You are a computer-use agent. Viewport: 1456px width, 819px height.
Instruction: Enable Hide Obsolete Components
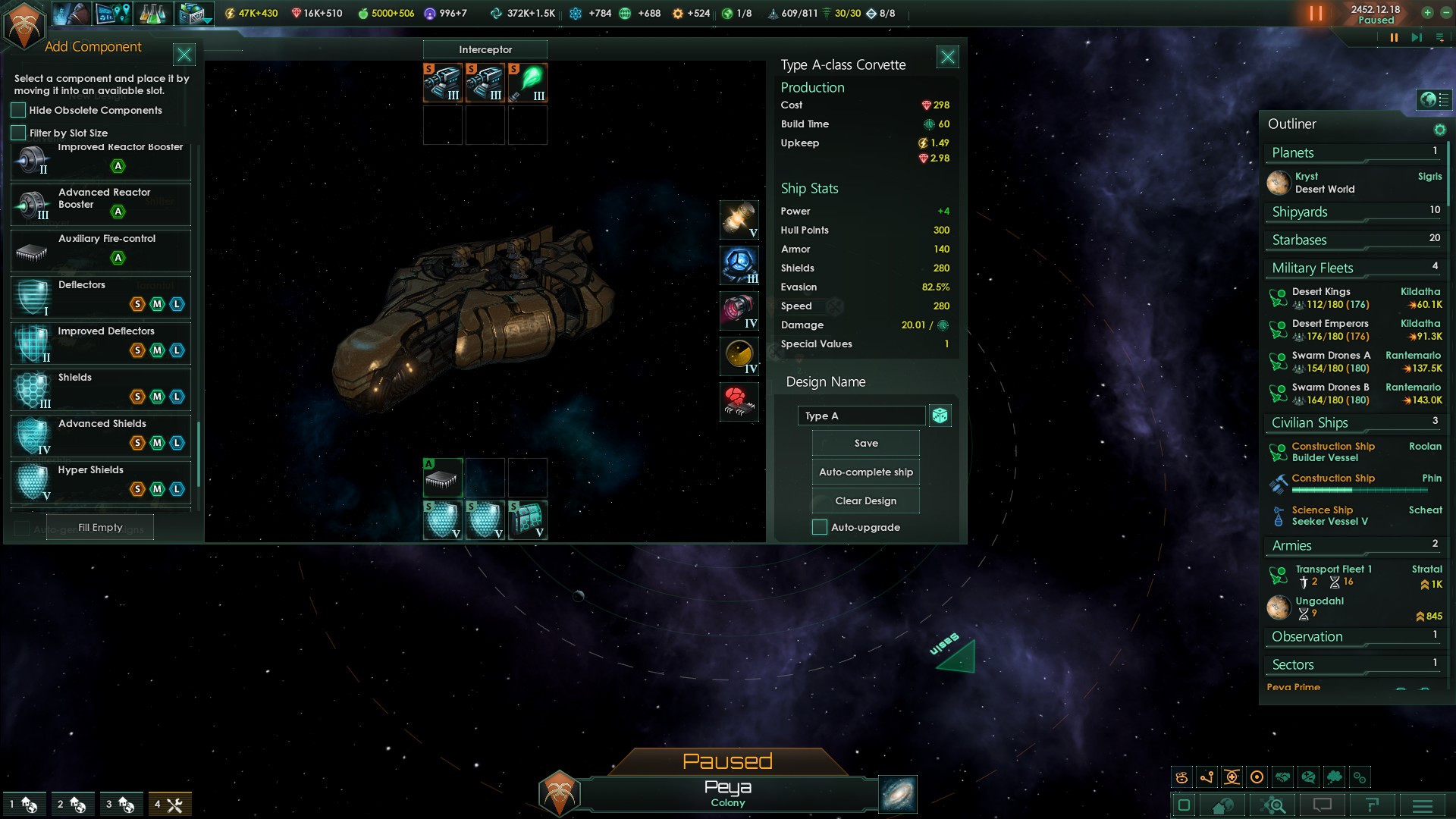coord(19,111)
